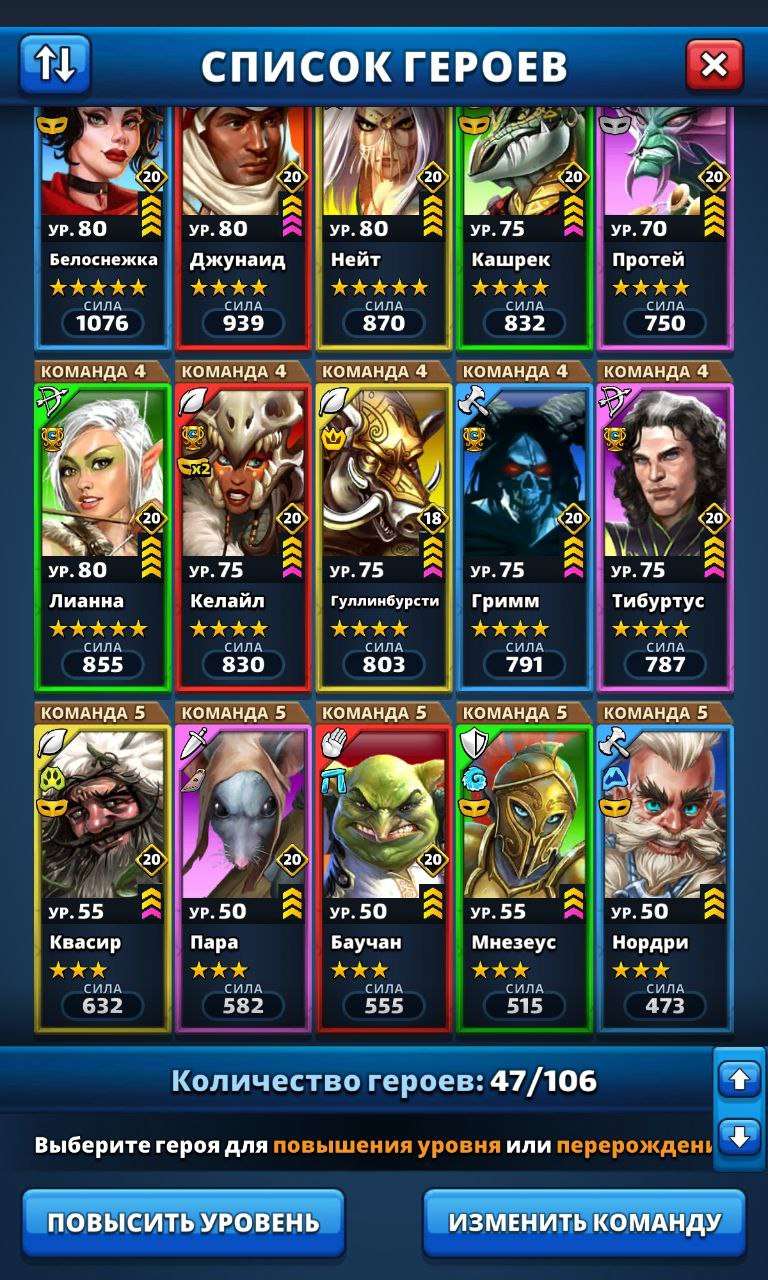
Task: Pick the rat hero Пара
Action: click(x=243, y=875)
